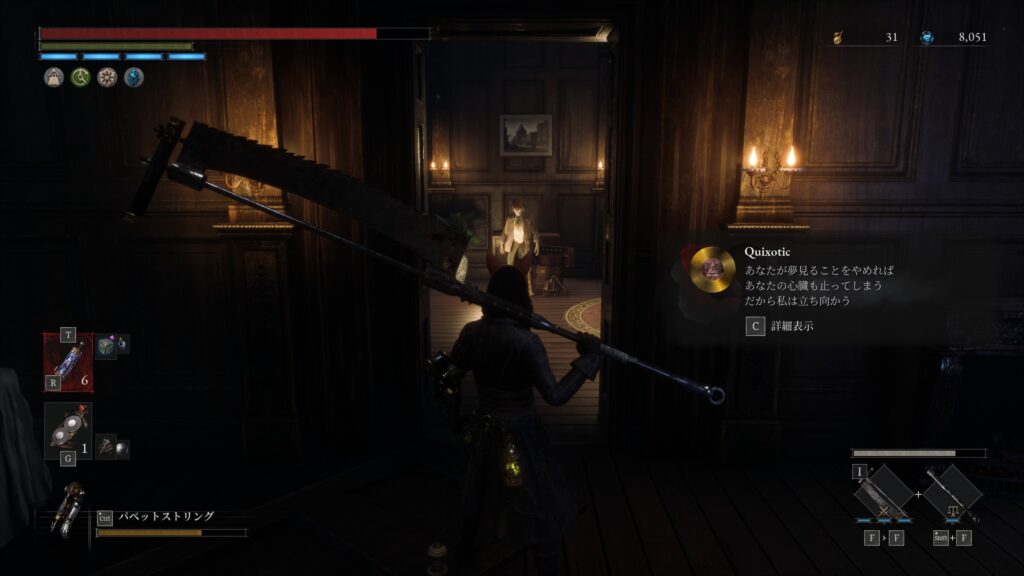Select the lower belt item slot

[68, 430]
